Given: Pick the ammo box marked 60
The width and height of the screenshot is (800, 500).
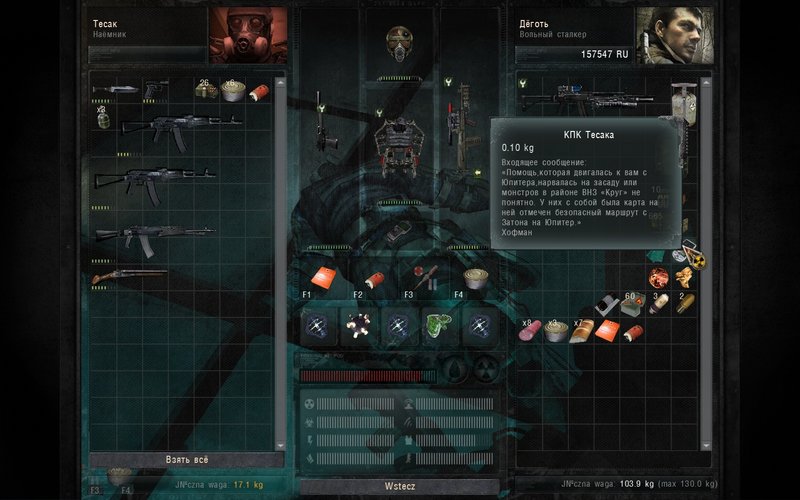Looking at the screenshot, I should click(631, 304).
